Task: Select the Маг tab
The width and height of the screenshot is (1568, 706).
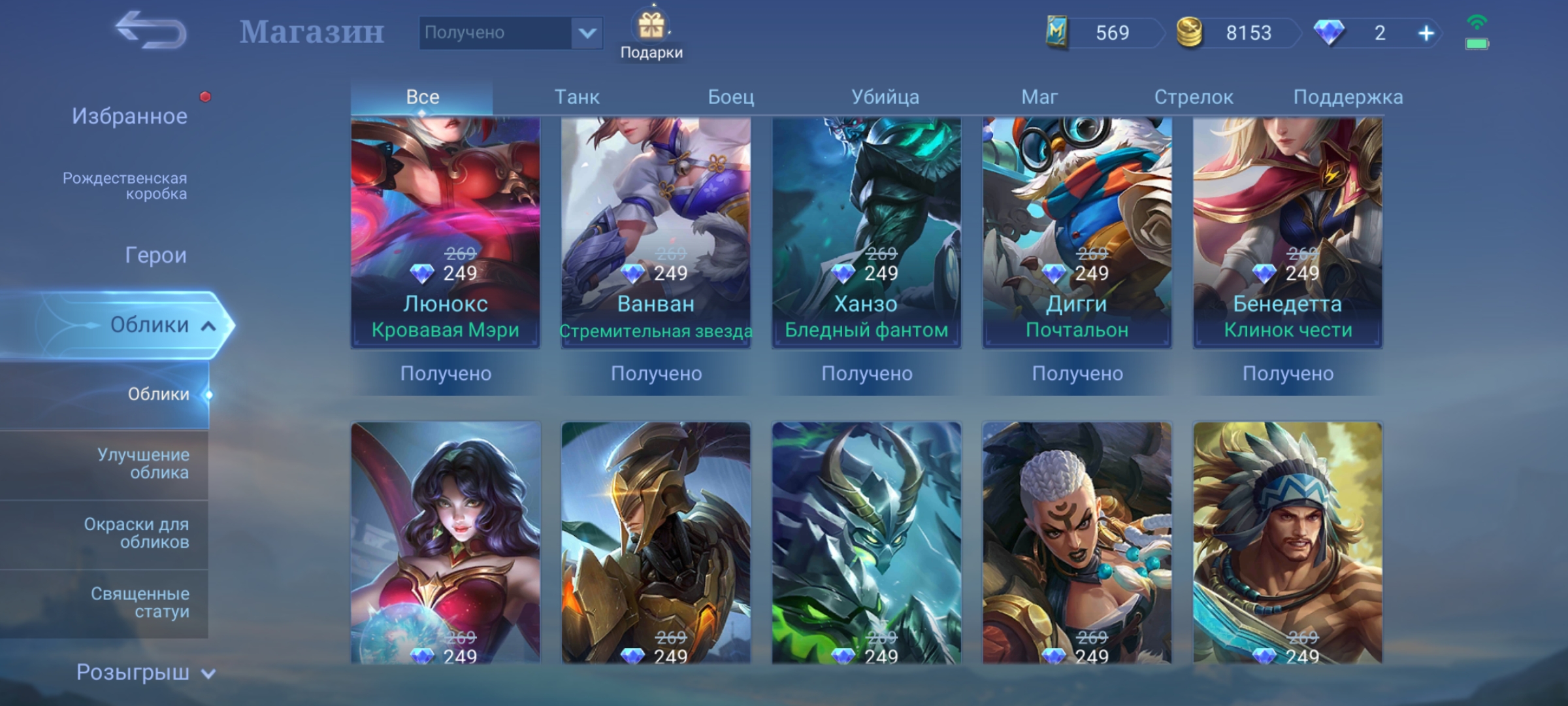Action: (1039, 97)
